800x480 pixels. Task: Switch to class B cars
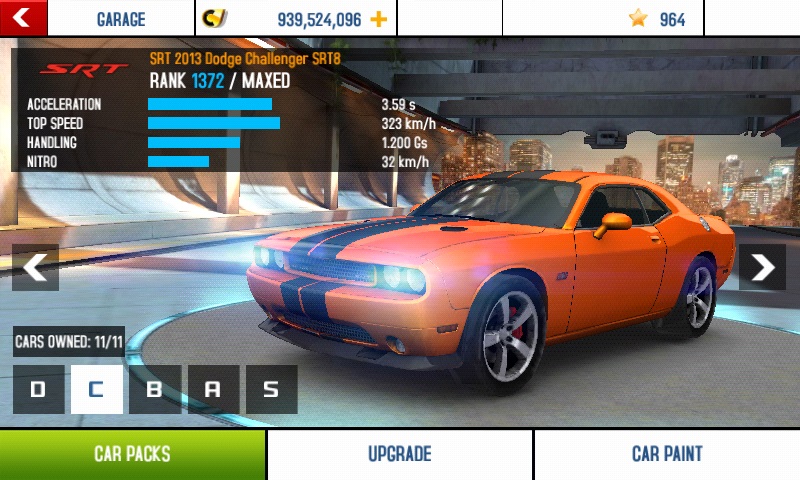[x=155, y=390]
